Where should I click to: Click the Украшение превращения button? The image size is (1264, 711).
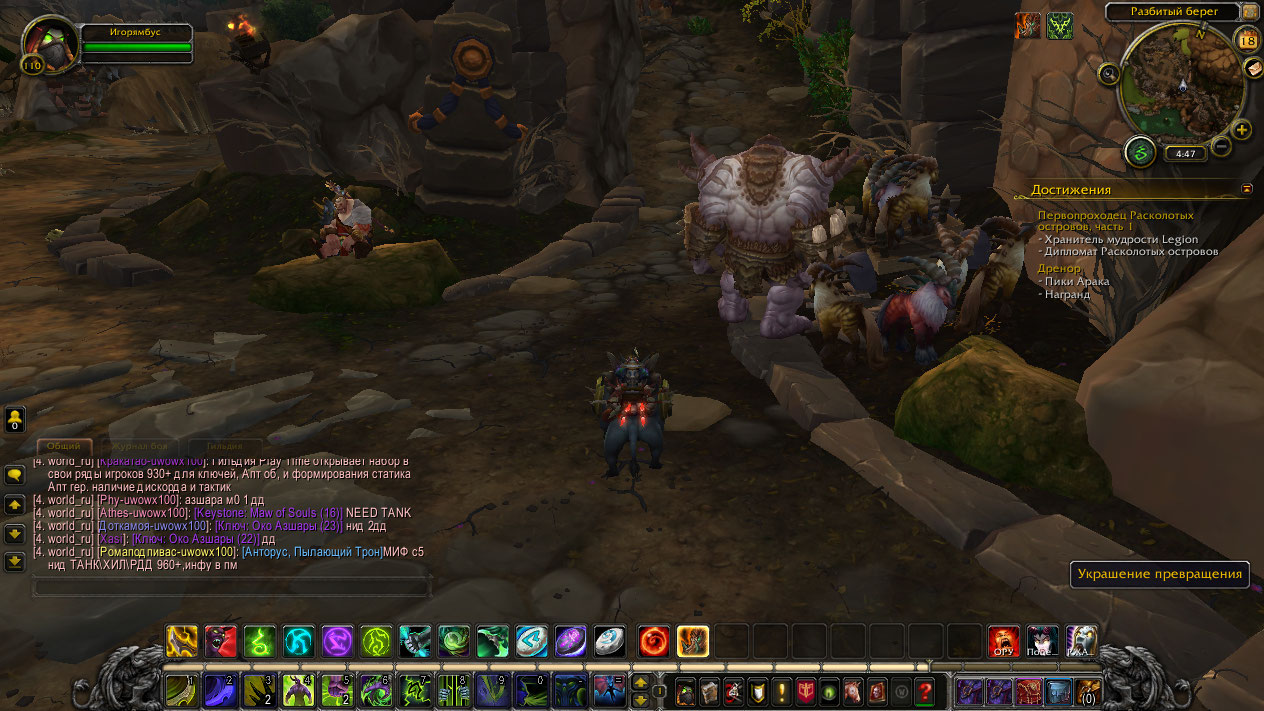(1161, 574)
